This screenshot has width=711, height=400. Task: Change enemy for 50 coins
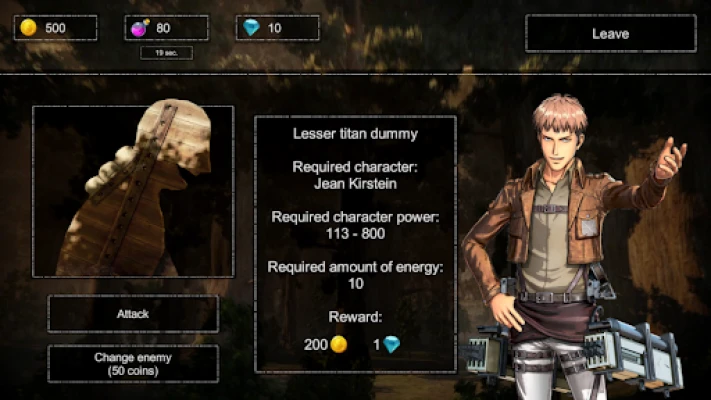coord(133,363)
